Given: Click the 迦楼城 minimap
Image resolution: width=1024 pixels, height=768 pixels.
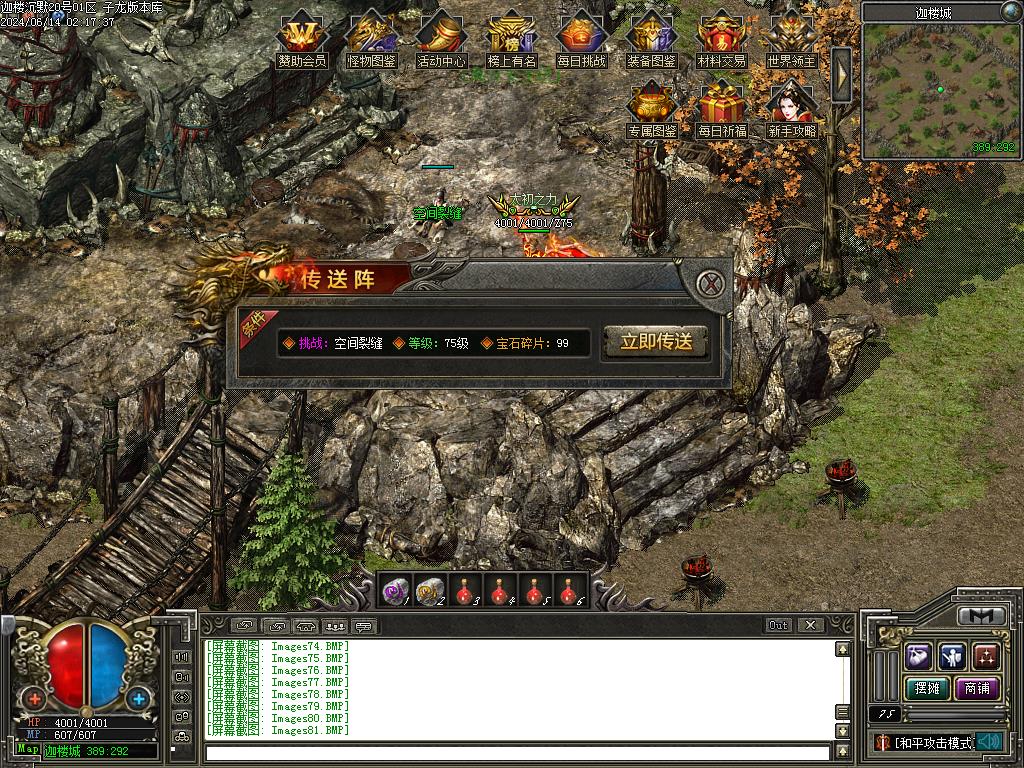Looking at the screenshot, I should click(x=940, y=90).
